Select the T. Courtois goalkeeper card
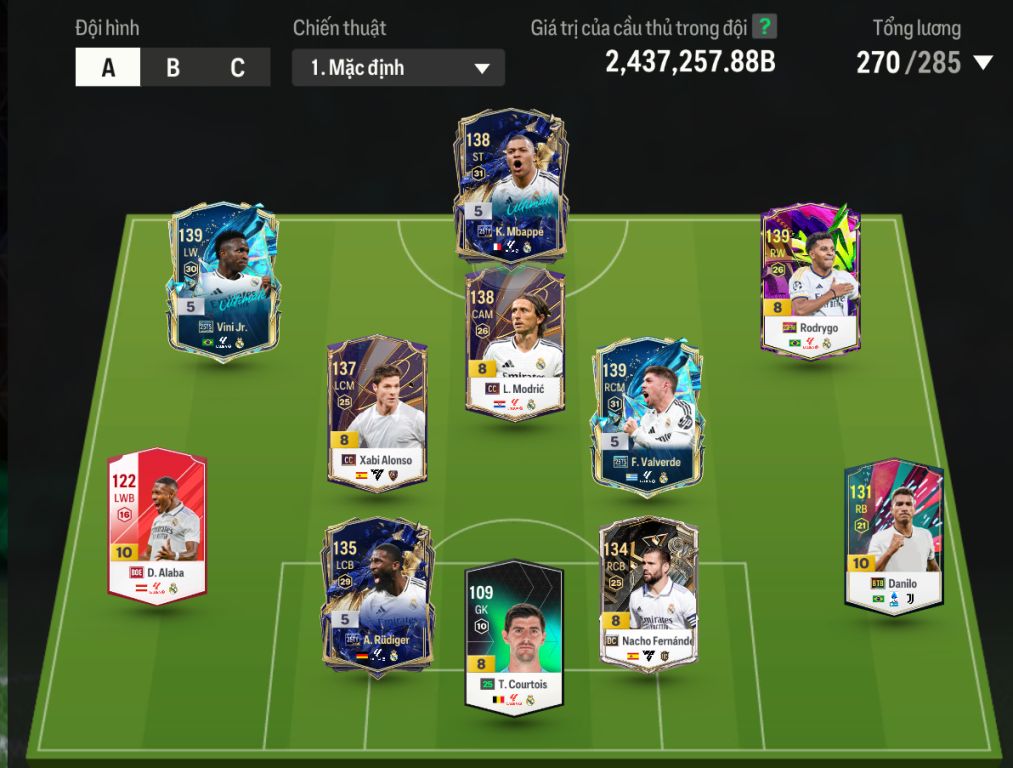 point(514,637)
